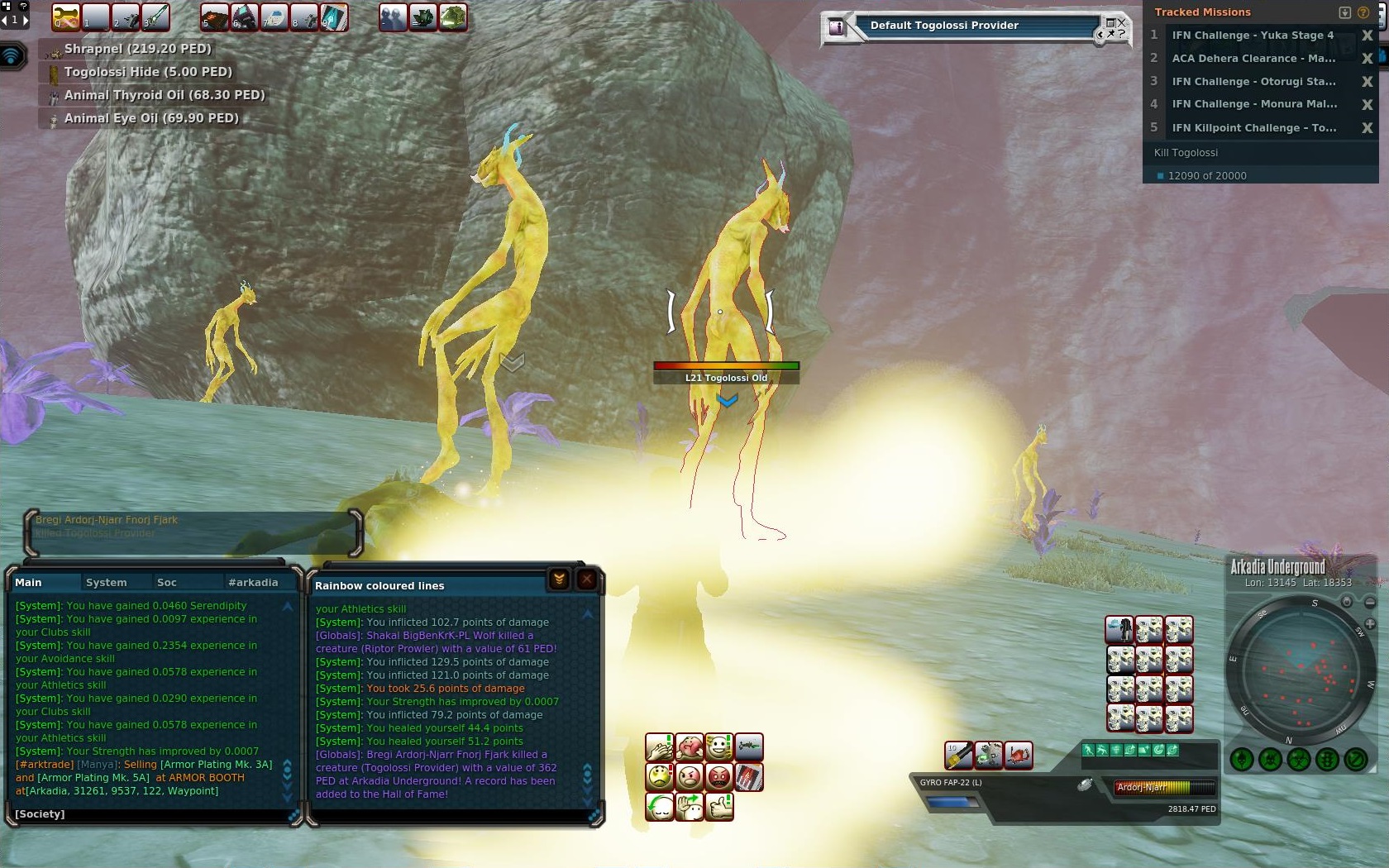Activate the wrench repair hotbar slot Q

coord(66,17)
